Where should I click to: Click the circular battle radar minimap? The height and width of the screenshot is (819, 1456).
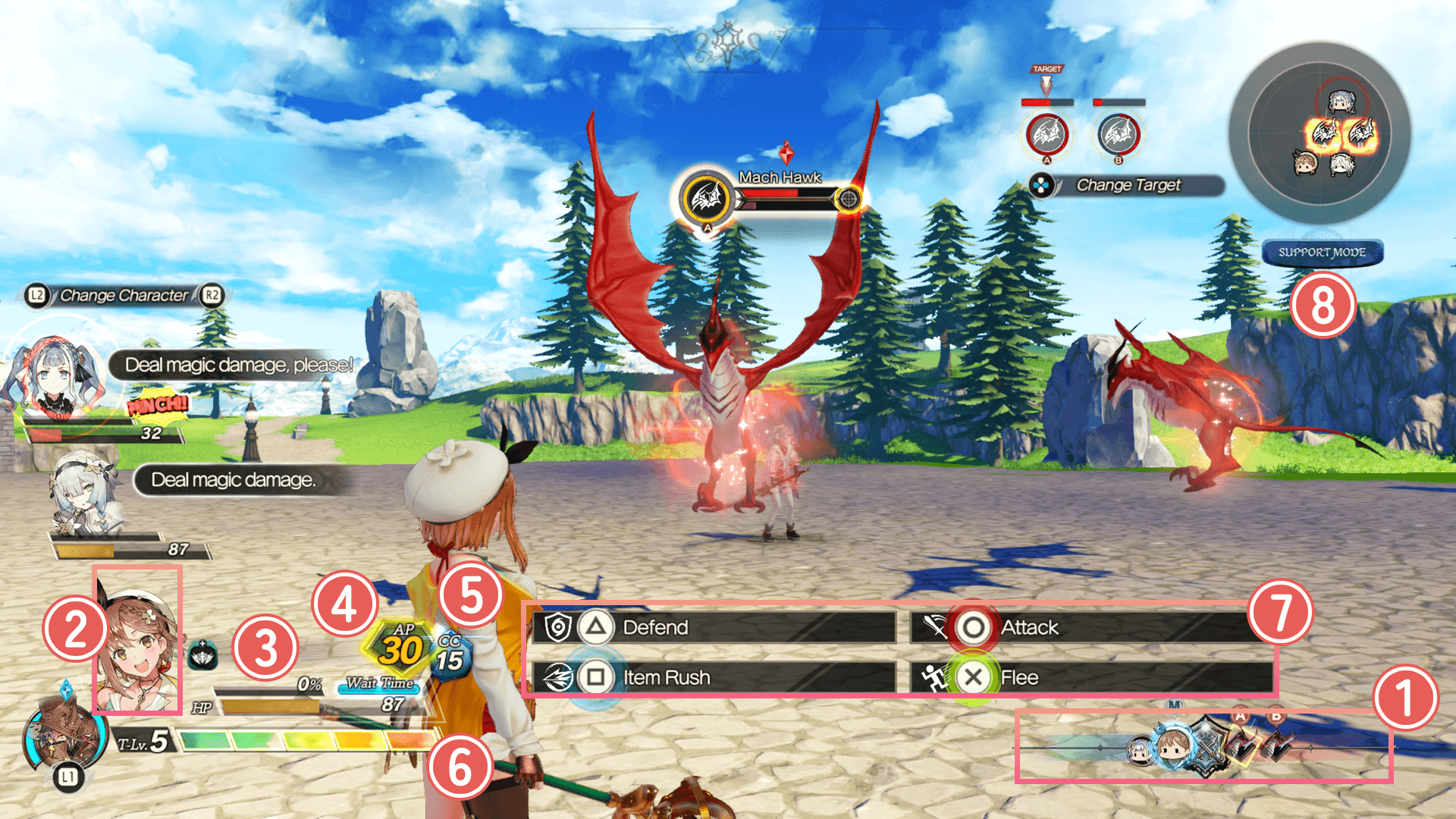click(1319, 133)
